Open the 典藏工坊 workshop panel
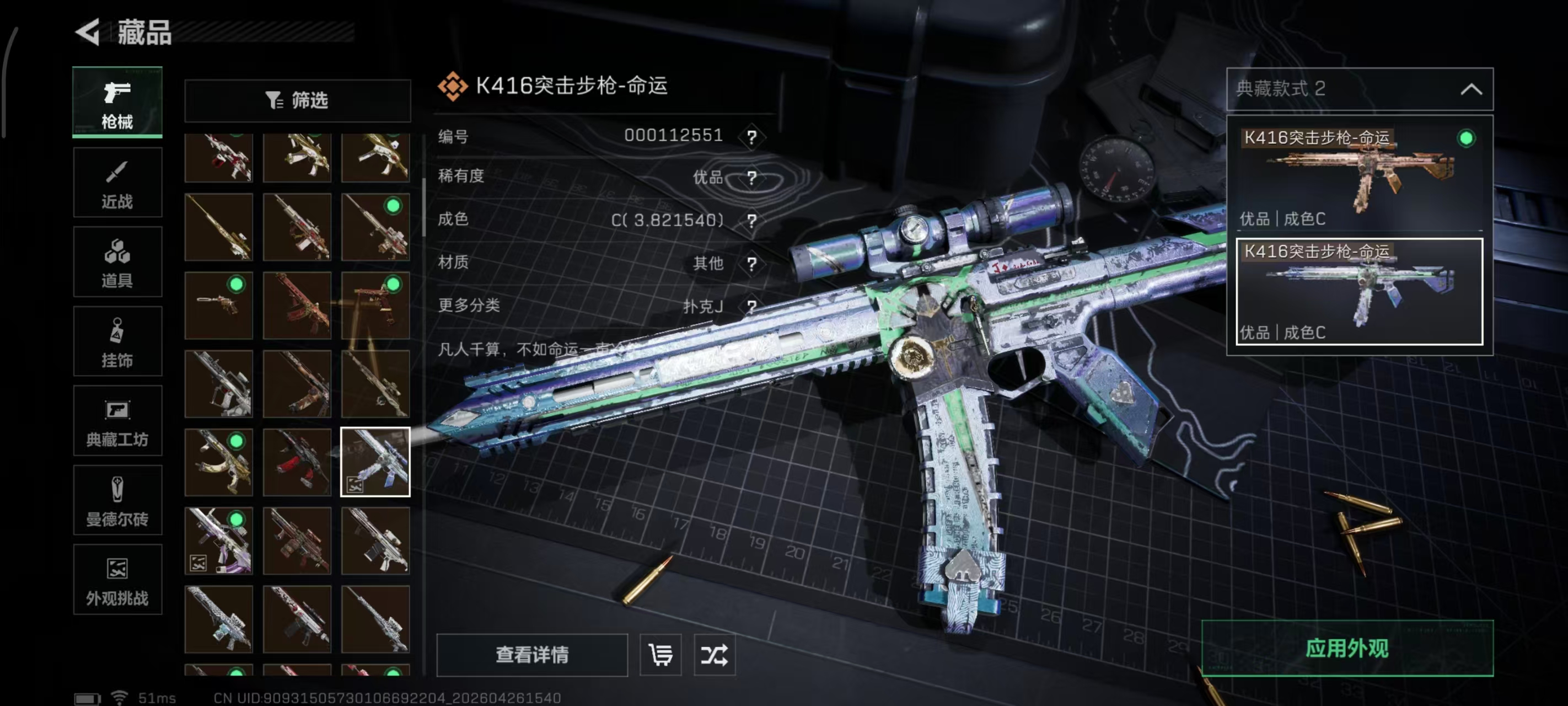The height and width of the screenshot is (706, 1568). [x=117, y=421]
